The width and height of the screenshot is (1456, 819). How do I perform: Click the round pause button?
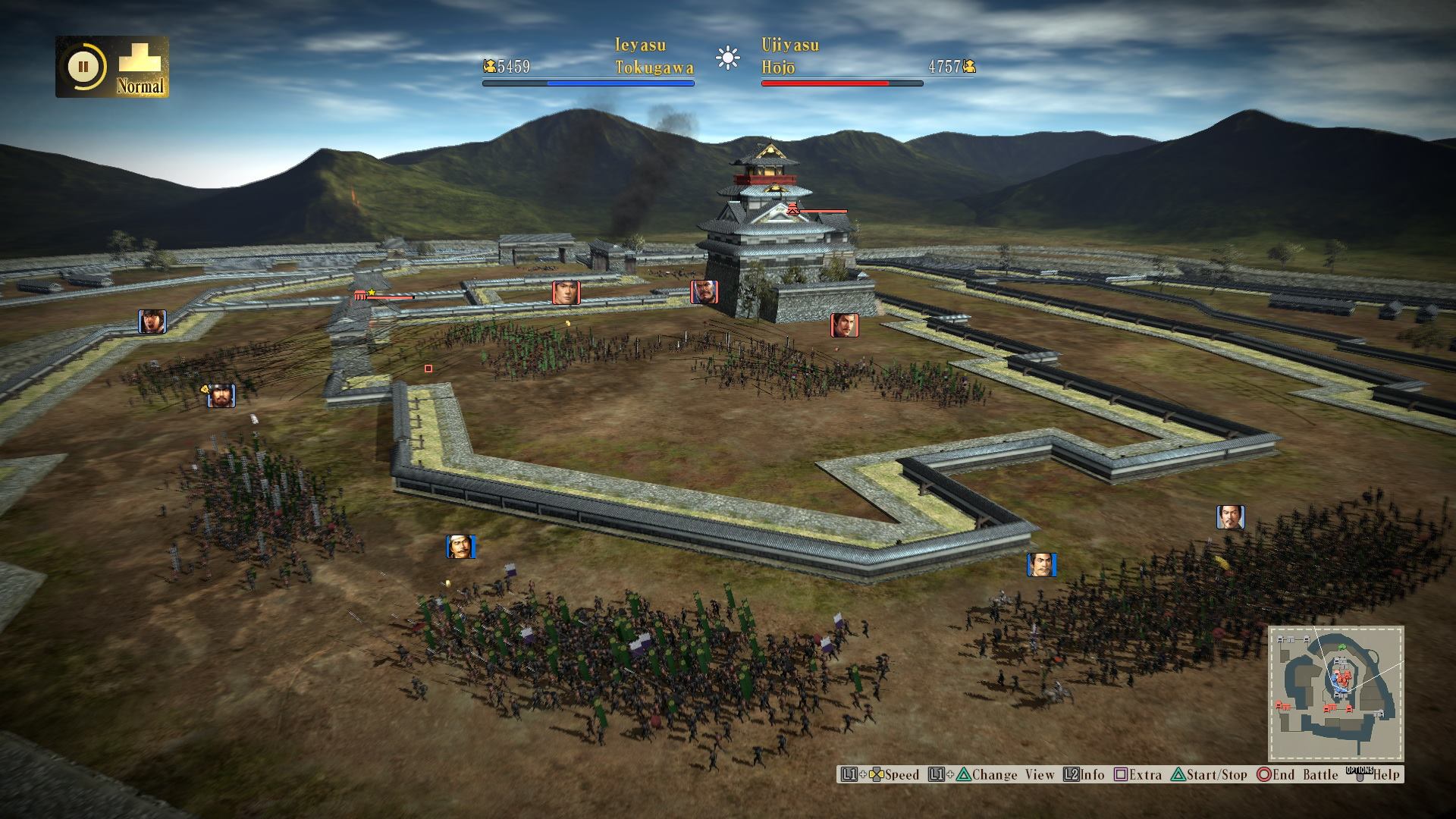point(83,67)
